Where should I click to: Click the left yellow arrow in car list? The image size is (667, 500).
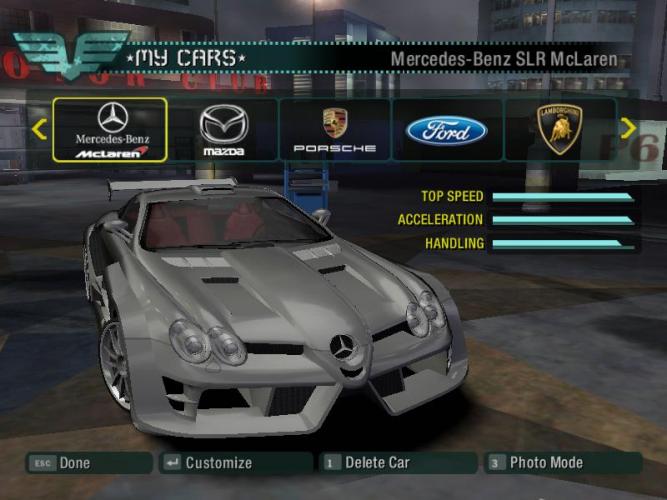[39, 129]
